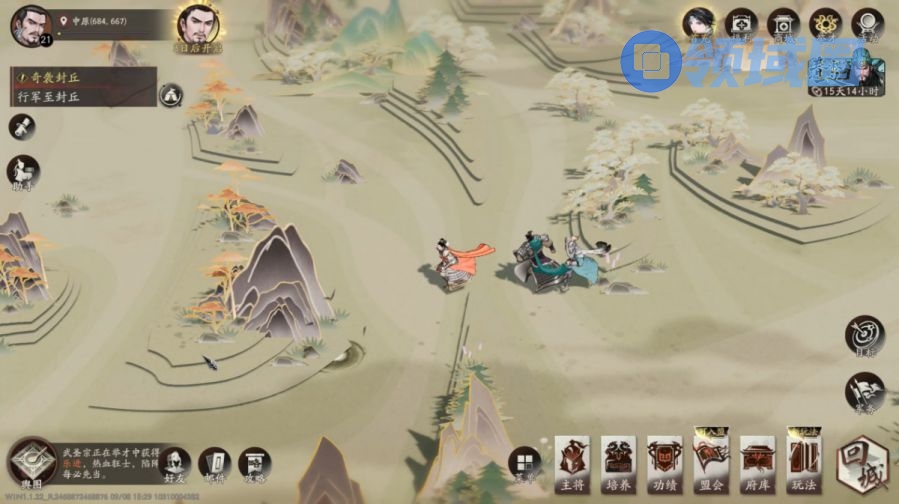Open the 攻略 strategy guide

(254, 464)
